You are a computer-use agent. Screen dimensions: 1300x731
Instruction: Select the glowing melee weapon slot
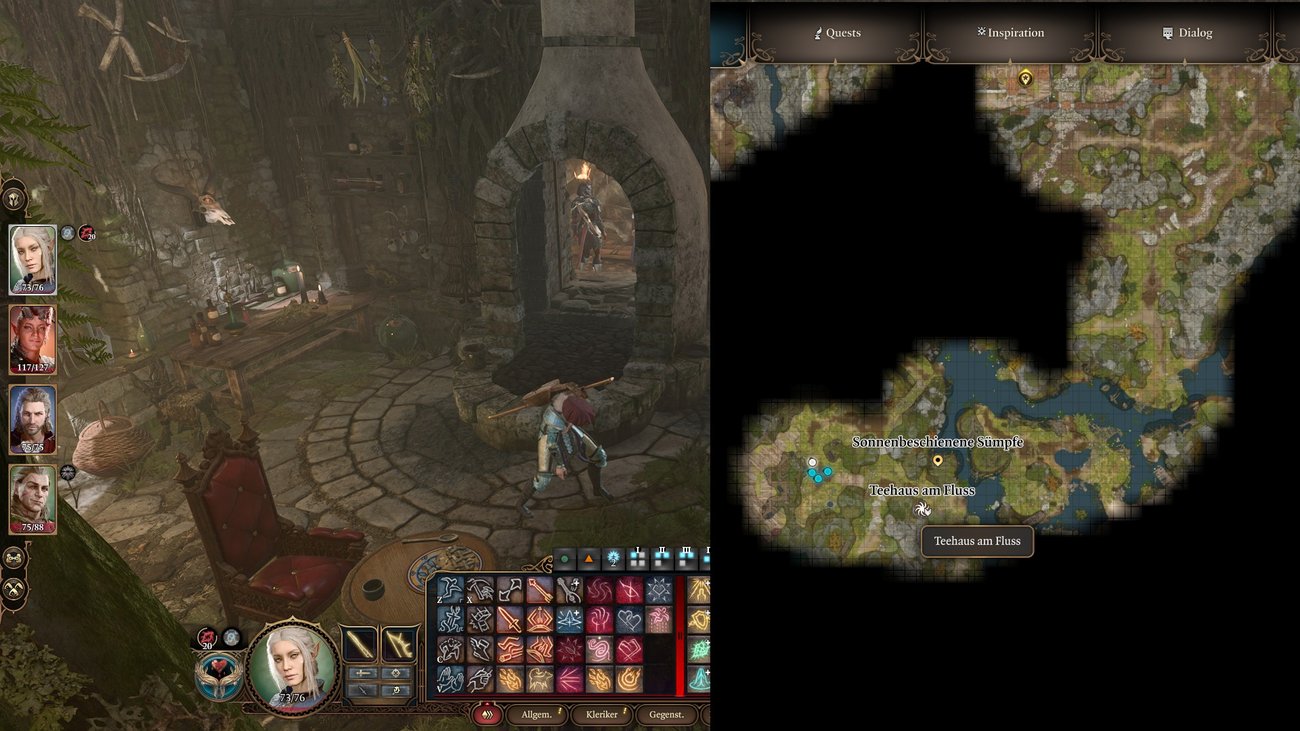(360, 644)
